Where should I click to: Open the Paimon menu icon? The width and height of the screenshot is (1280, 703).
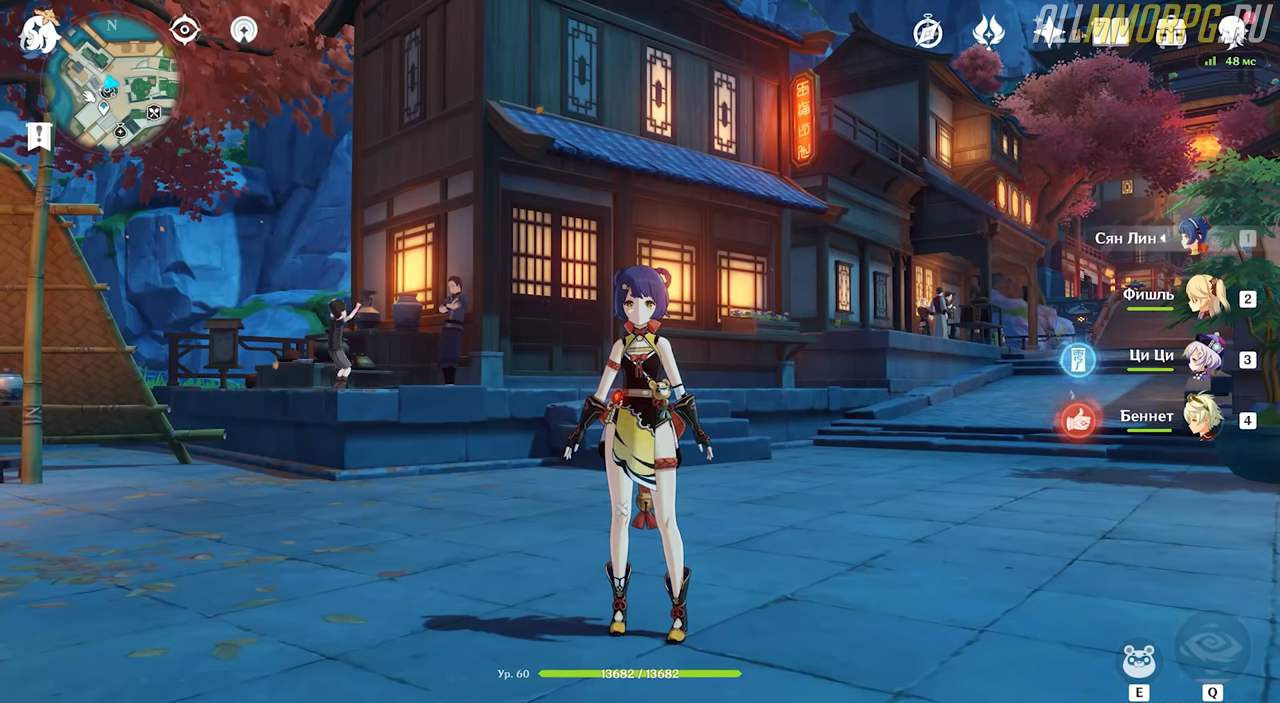pyautogui.click(x=38, y=31)
